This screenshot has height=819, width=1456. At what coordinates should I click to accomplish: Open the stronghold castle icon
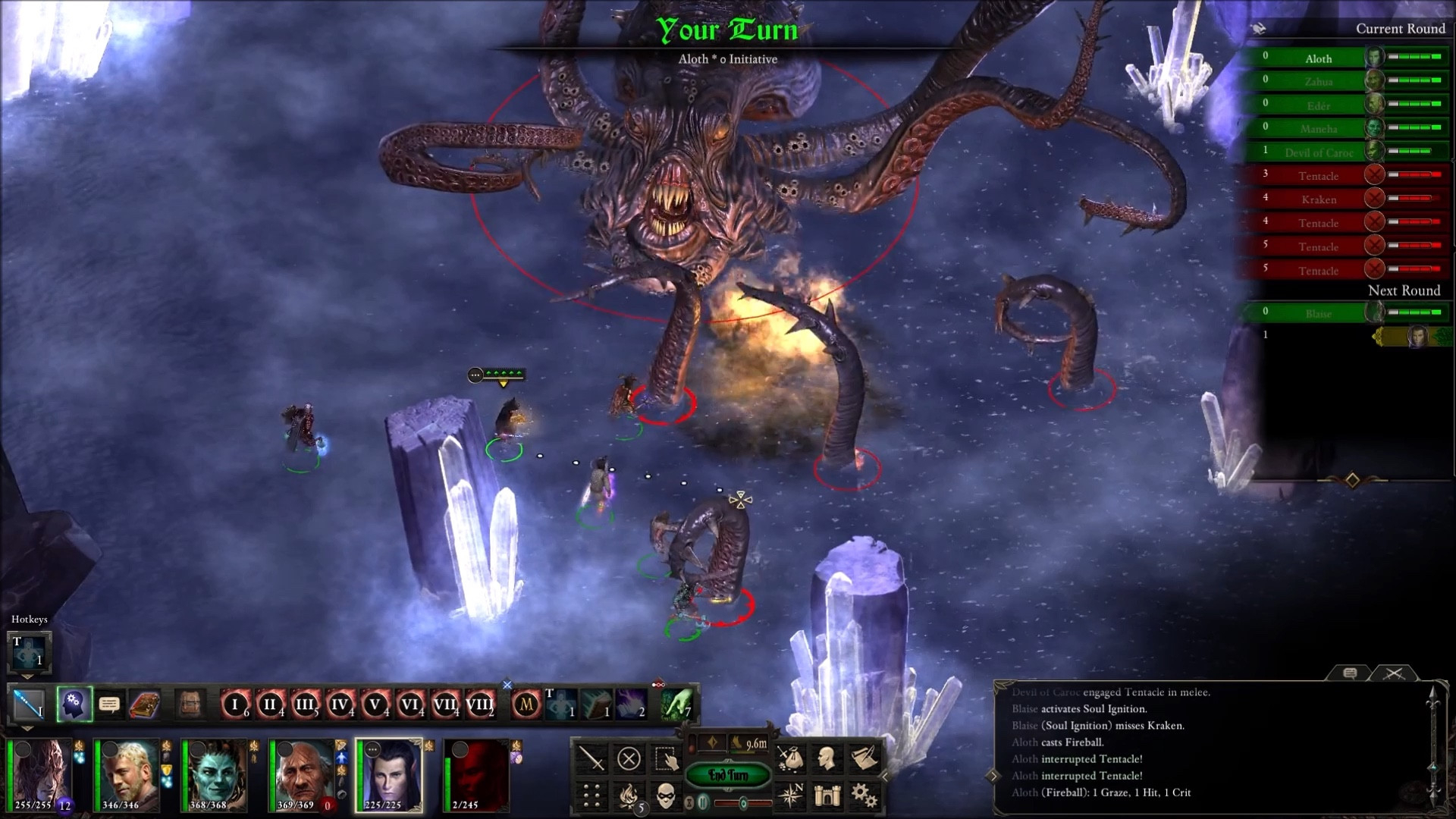click(827, 795)
